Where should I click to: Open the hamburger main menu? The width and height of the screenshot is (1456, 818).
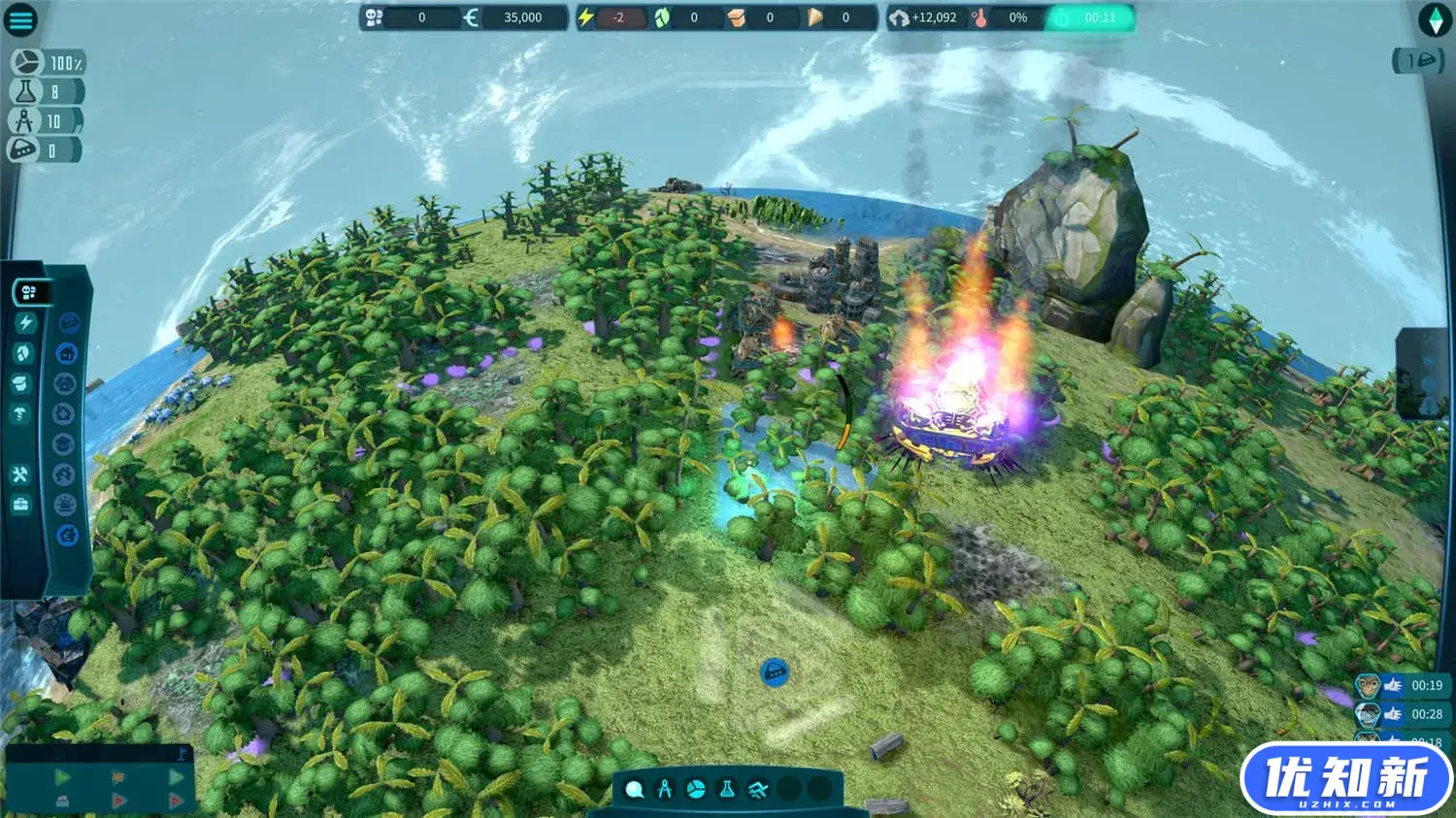[x=20, y=19]
